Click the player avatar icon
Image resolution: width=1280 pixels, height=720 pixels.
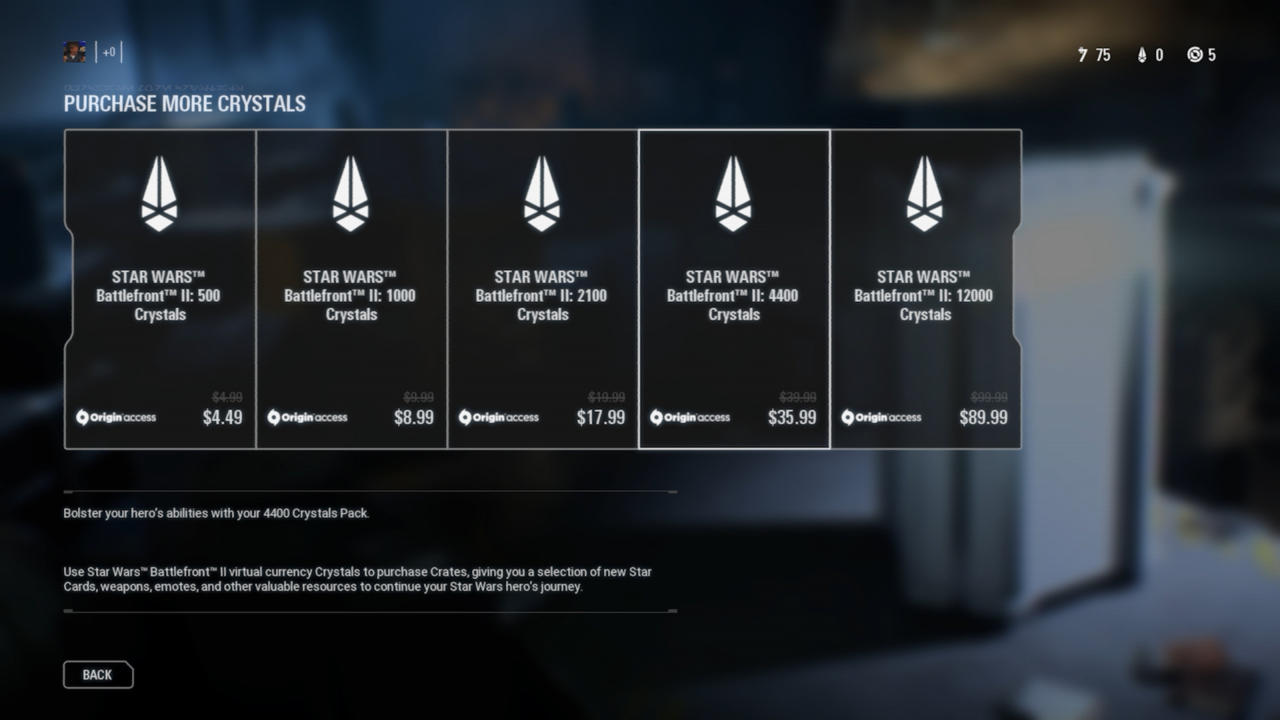point(75,52)
